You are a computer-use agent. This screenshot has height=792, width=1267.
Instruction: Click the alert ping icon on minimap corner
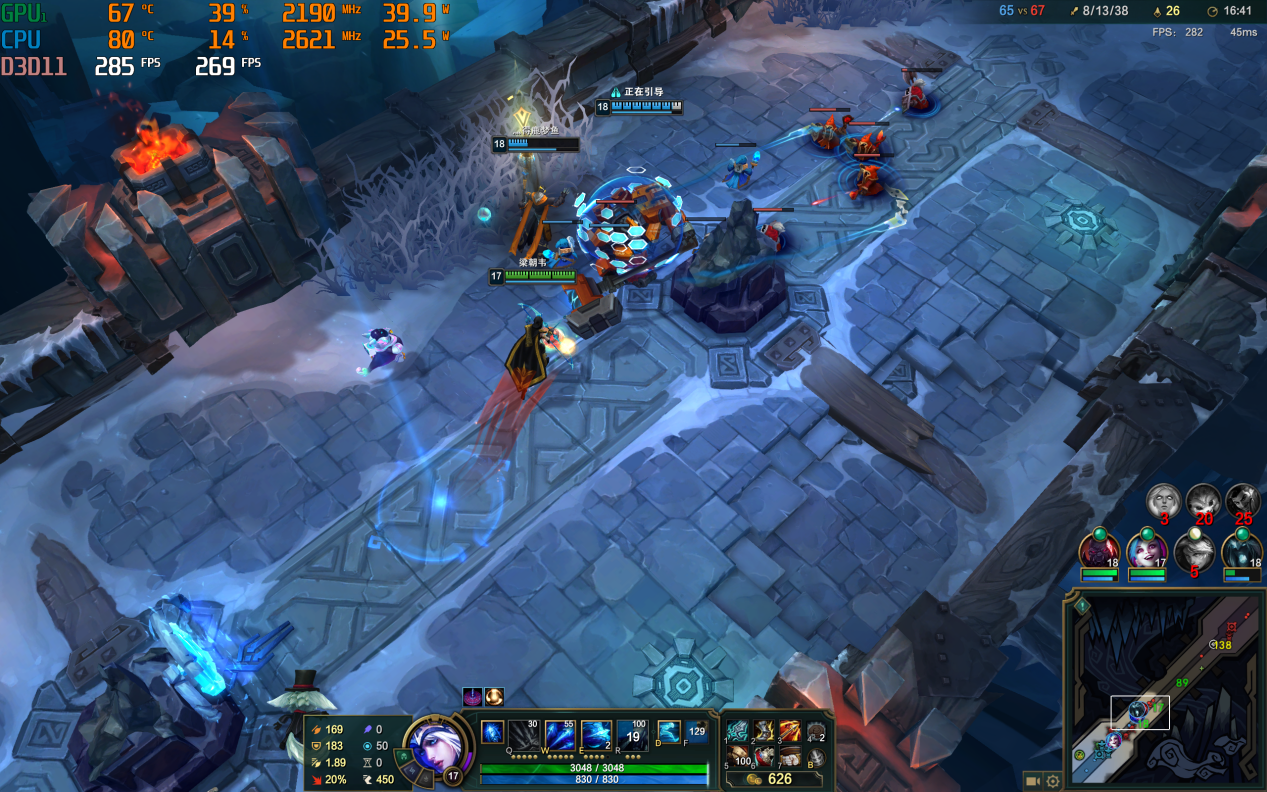click(x=1082, y=605)
